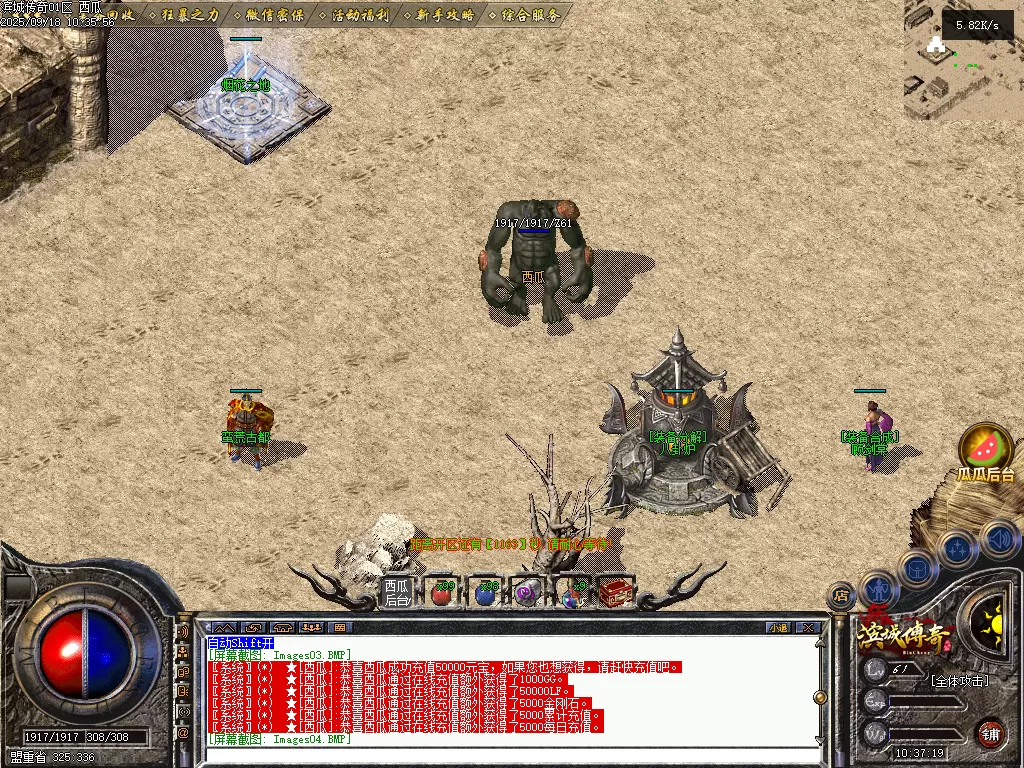Use the red potion in the hotbar

pos(441,593)
